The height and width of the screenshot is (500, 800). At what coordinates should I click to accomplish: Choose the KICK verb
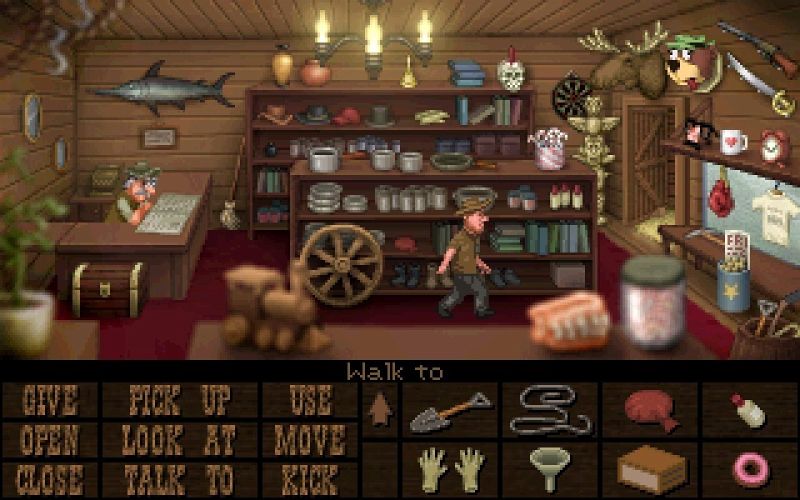coord(310,477)
